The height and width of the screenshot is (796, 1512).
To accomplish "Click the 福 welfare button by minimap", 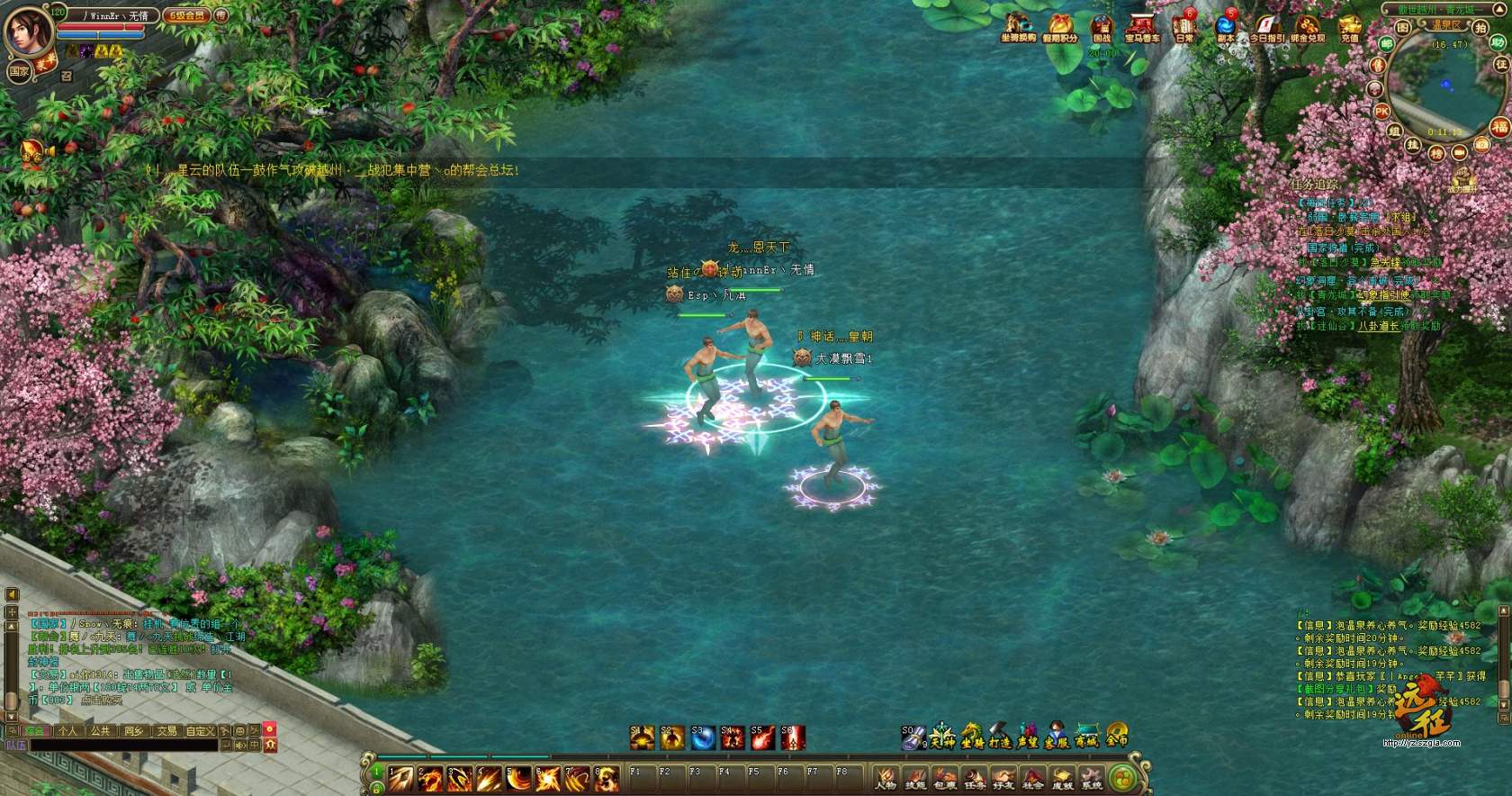I will point(1498,127).
